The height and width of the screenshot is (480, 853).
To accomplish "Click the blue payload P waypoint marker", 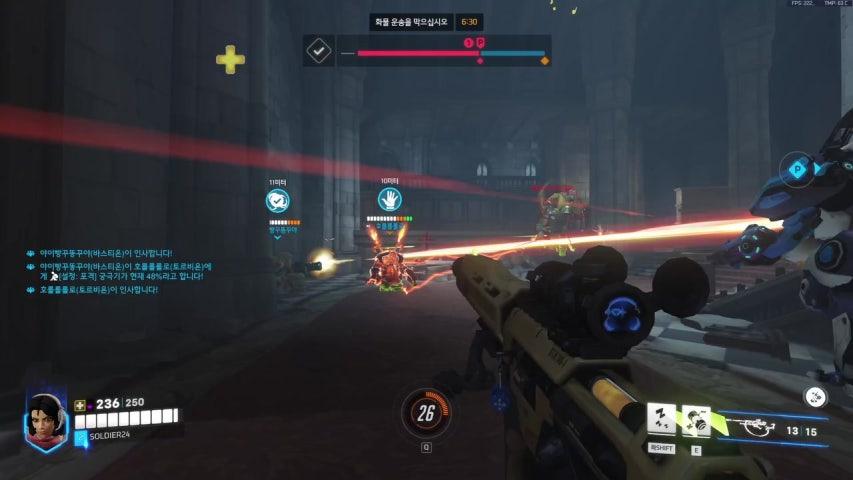I will [x=797, y=169].
